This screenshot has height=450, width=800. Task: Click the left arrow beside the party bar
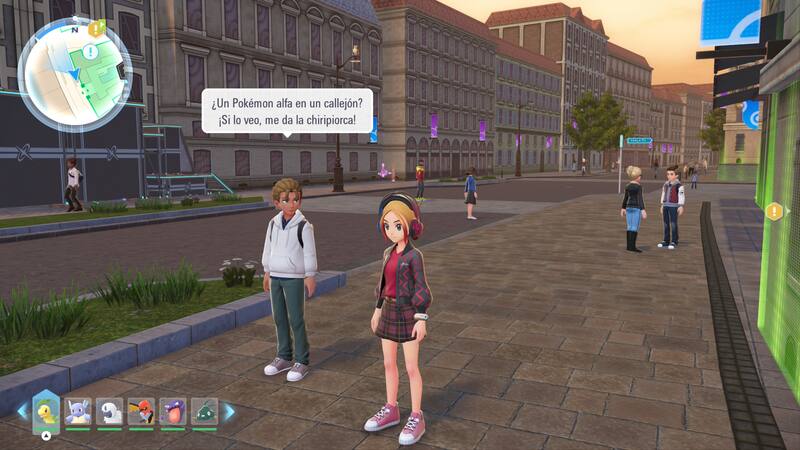tap(21, 410)
